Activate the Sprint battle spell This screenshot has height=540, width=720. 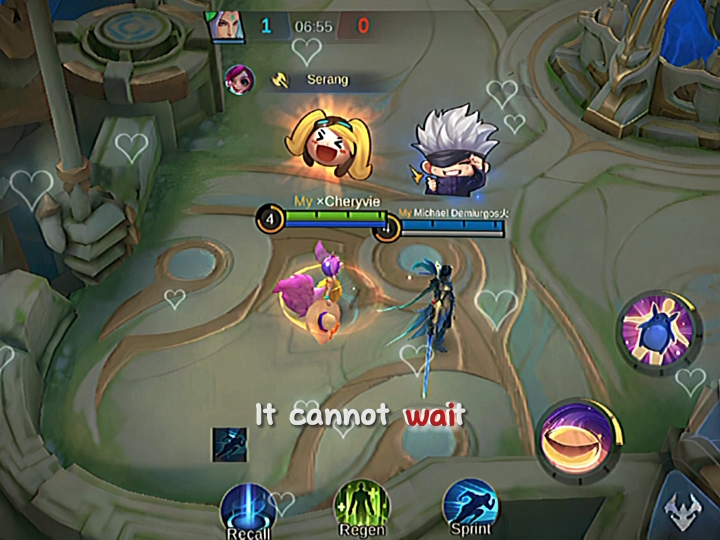click(470, 505)
